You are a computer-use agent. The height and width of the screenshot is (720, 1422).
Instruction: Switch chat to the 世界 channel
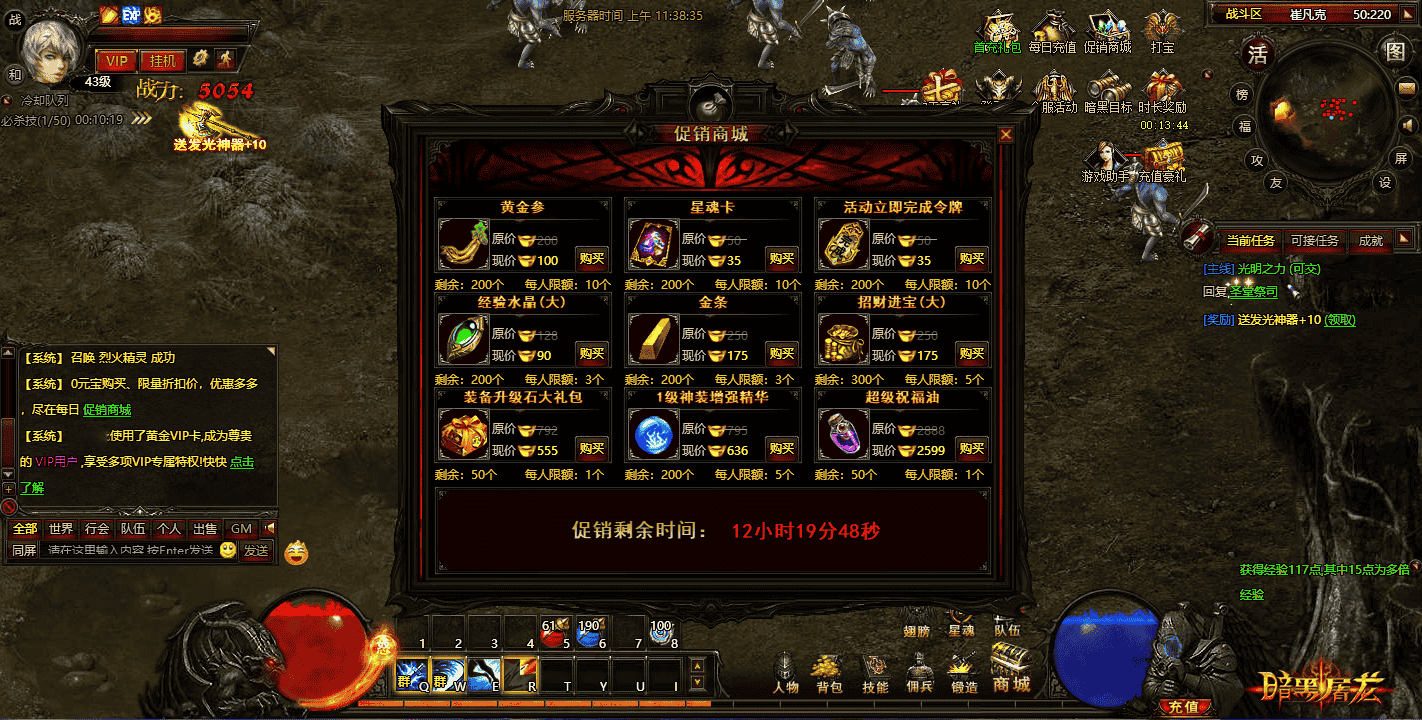[61, 528]
